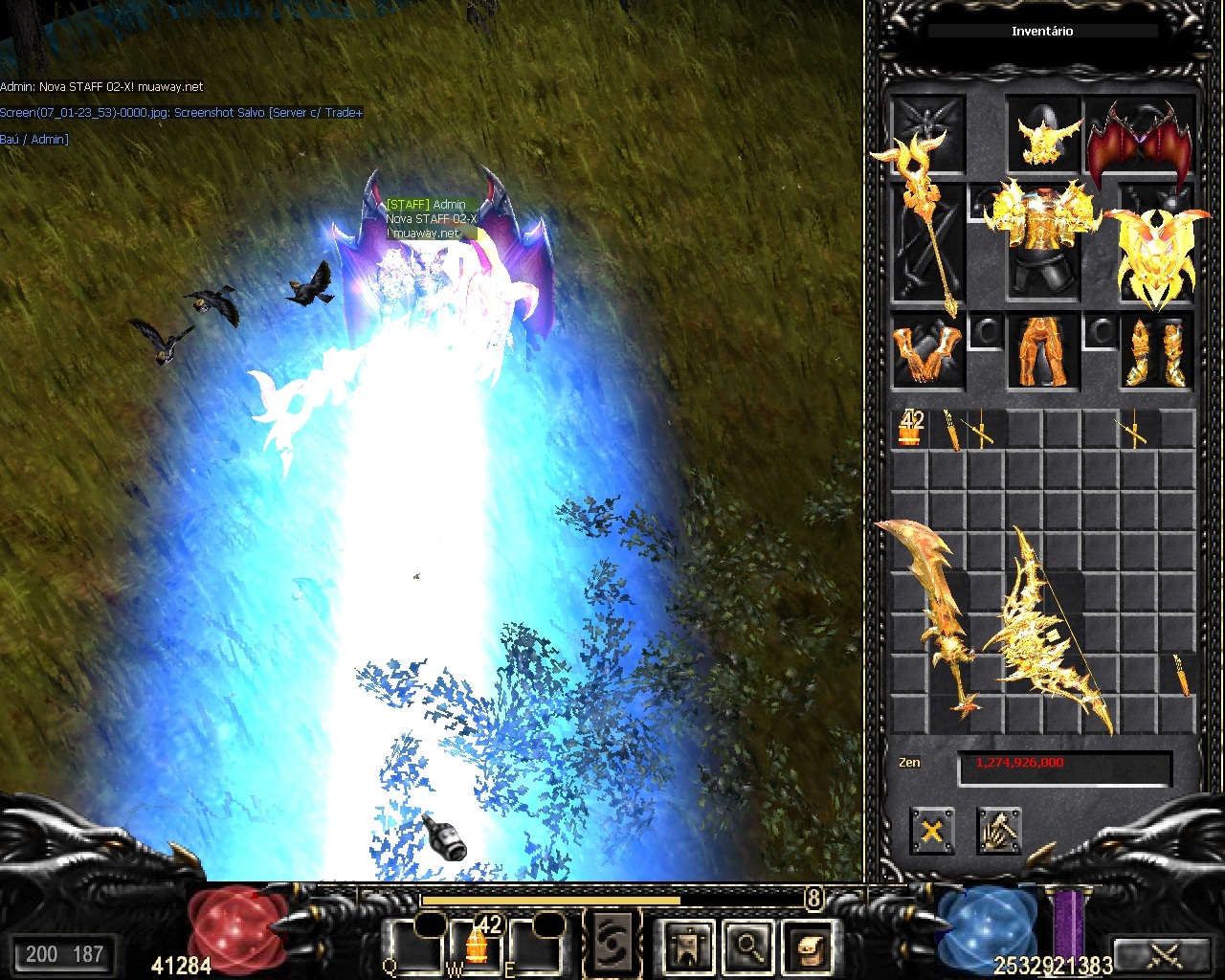
Task: Close the Inventário panel with the X button
Action: [931, 830]
